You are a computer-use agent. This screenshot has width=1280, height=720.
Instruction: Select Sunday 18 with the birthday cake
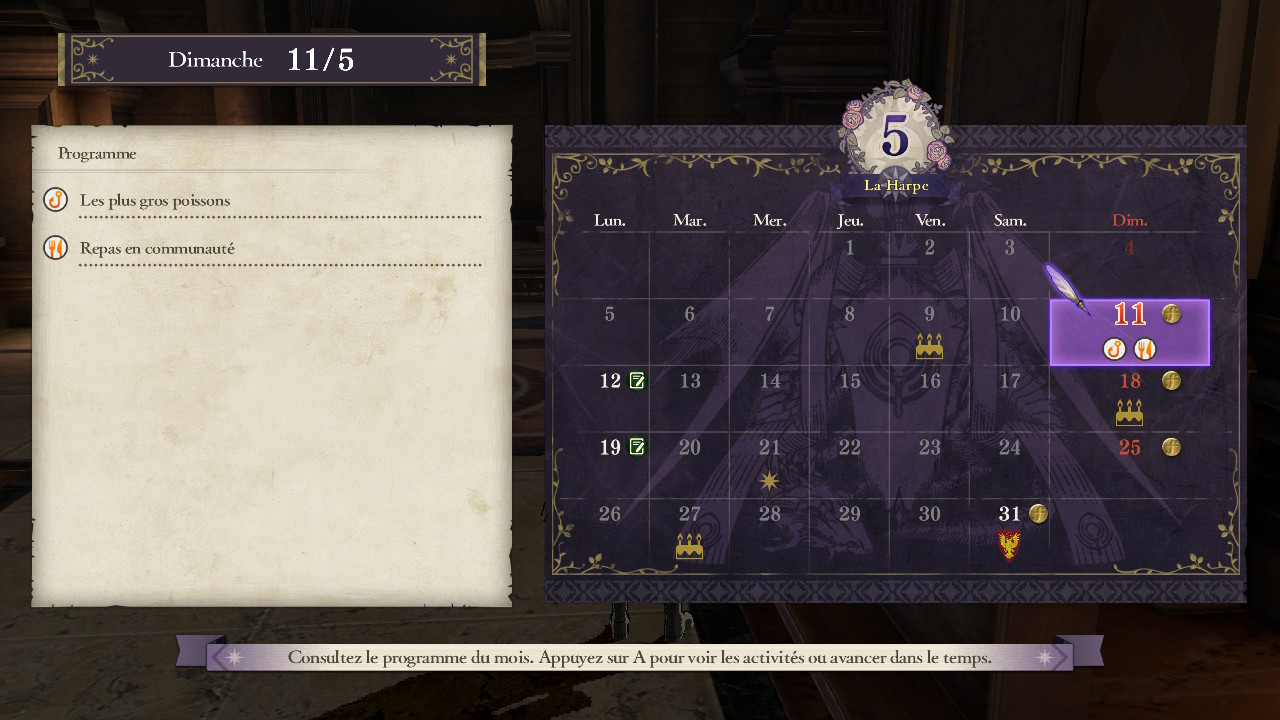(x=1129, y=398)
